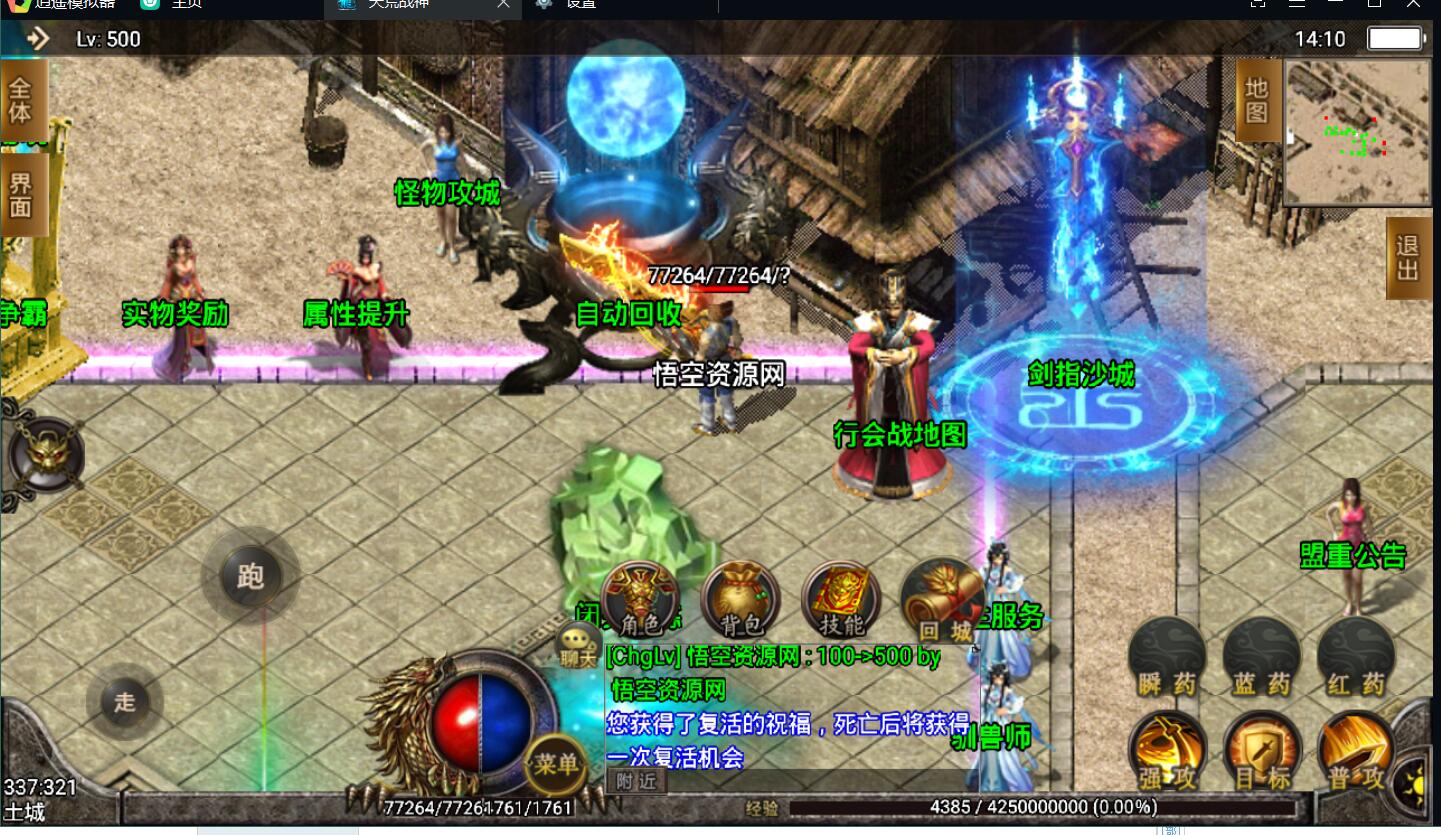Image resolution: width=1441 pixels, height=835 pixels.
Task: Use the 瞬药 instant potion slot
Action: click(1167, 656)
